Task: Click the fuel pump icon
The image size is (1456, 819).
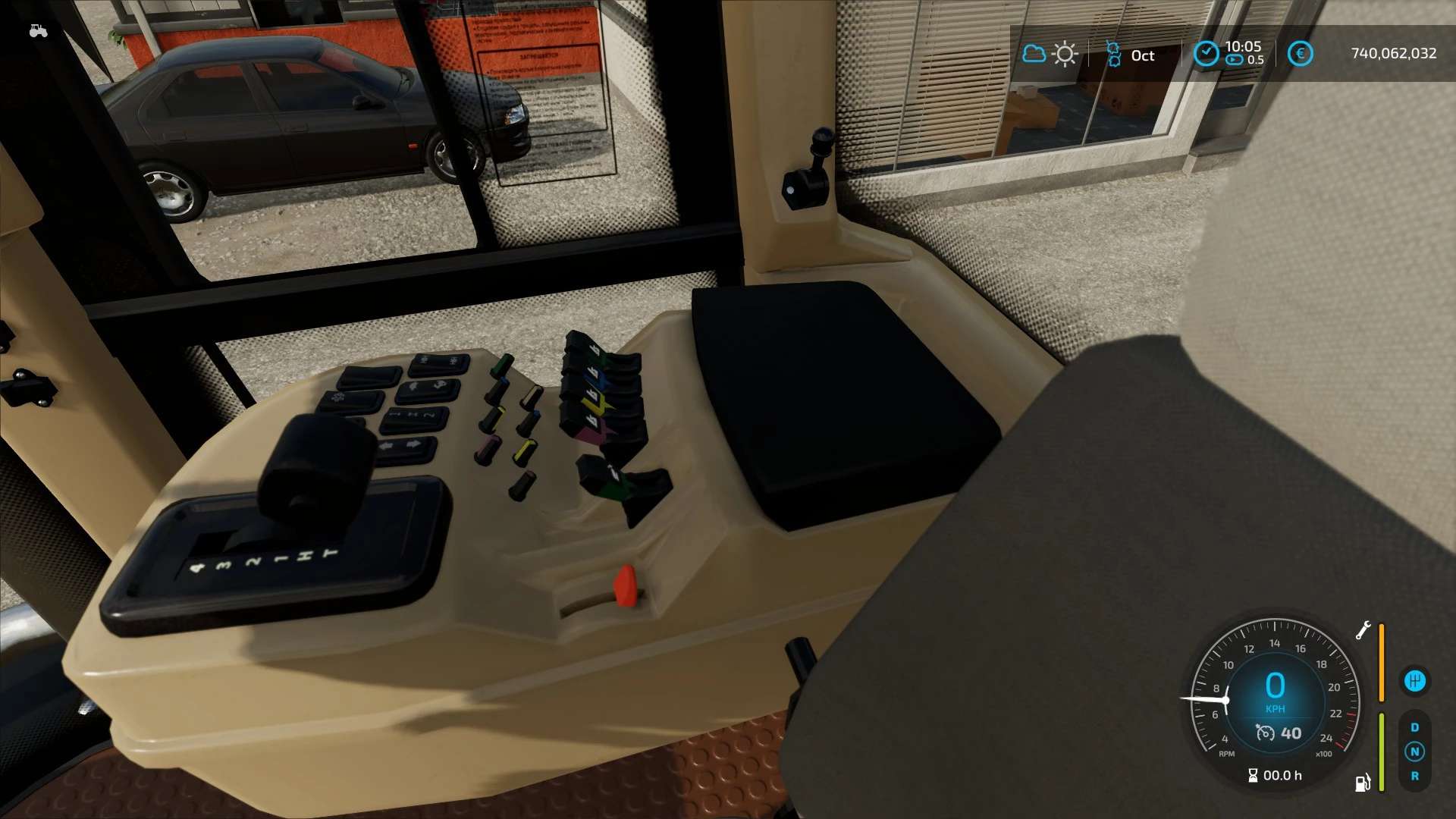Action: pos(1363,783)
